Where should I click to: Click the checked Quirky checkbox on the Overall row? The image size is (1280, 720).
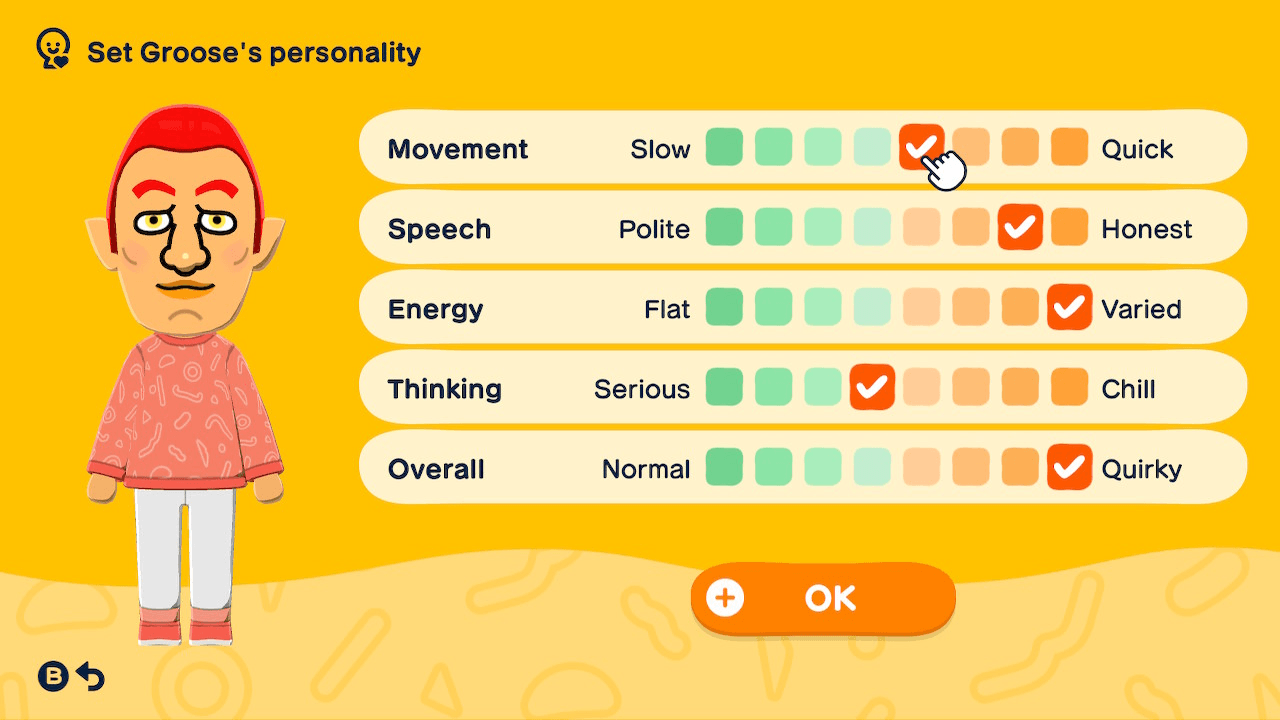(1069, 467)
